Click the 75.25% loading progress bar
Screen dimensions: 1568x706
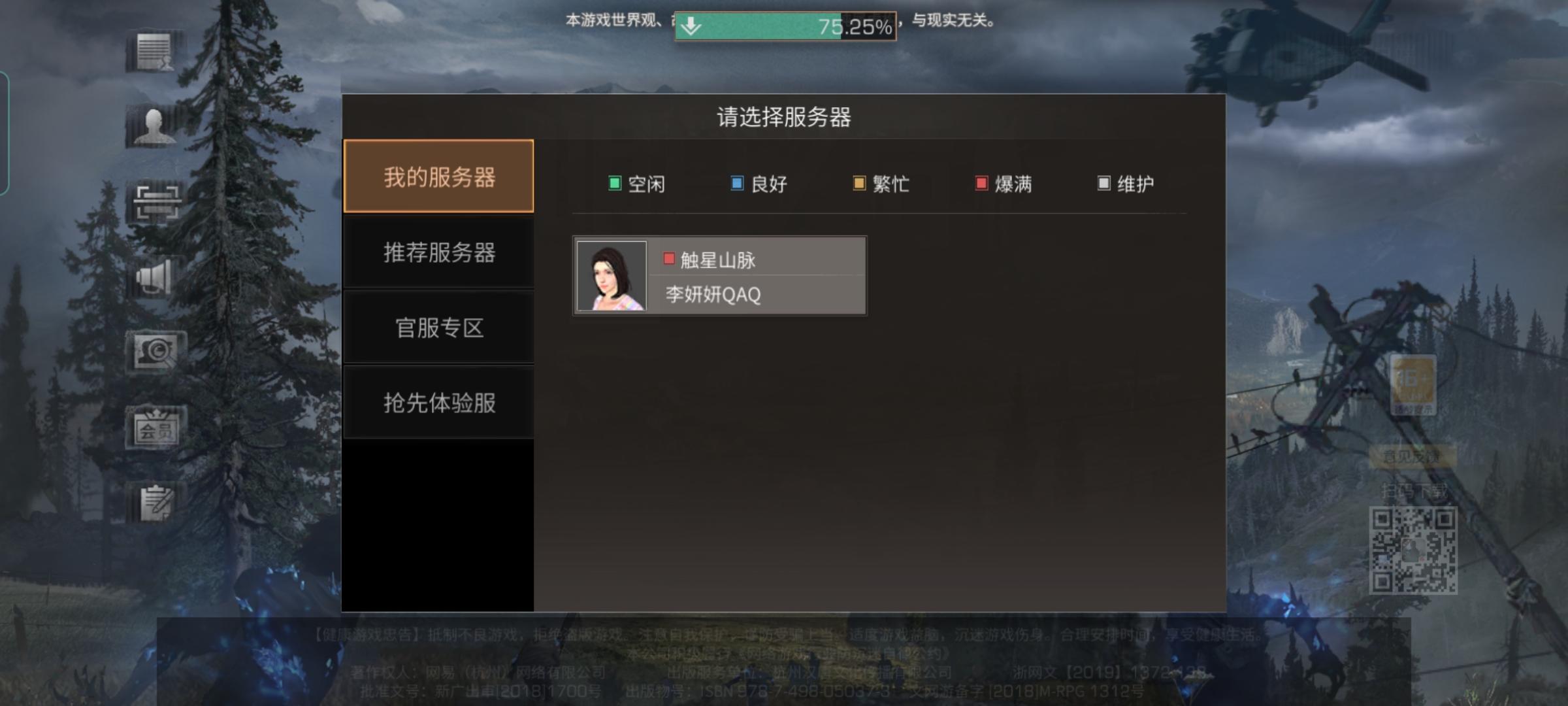(x=784, y=25)
